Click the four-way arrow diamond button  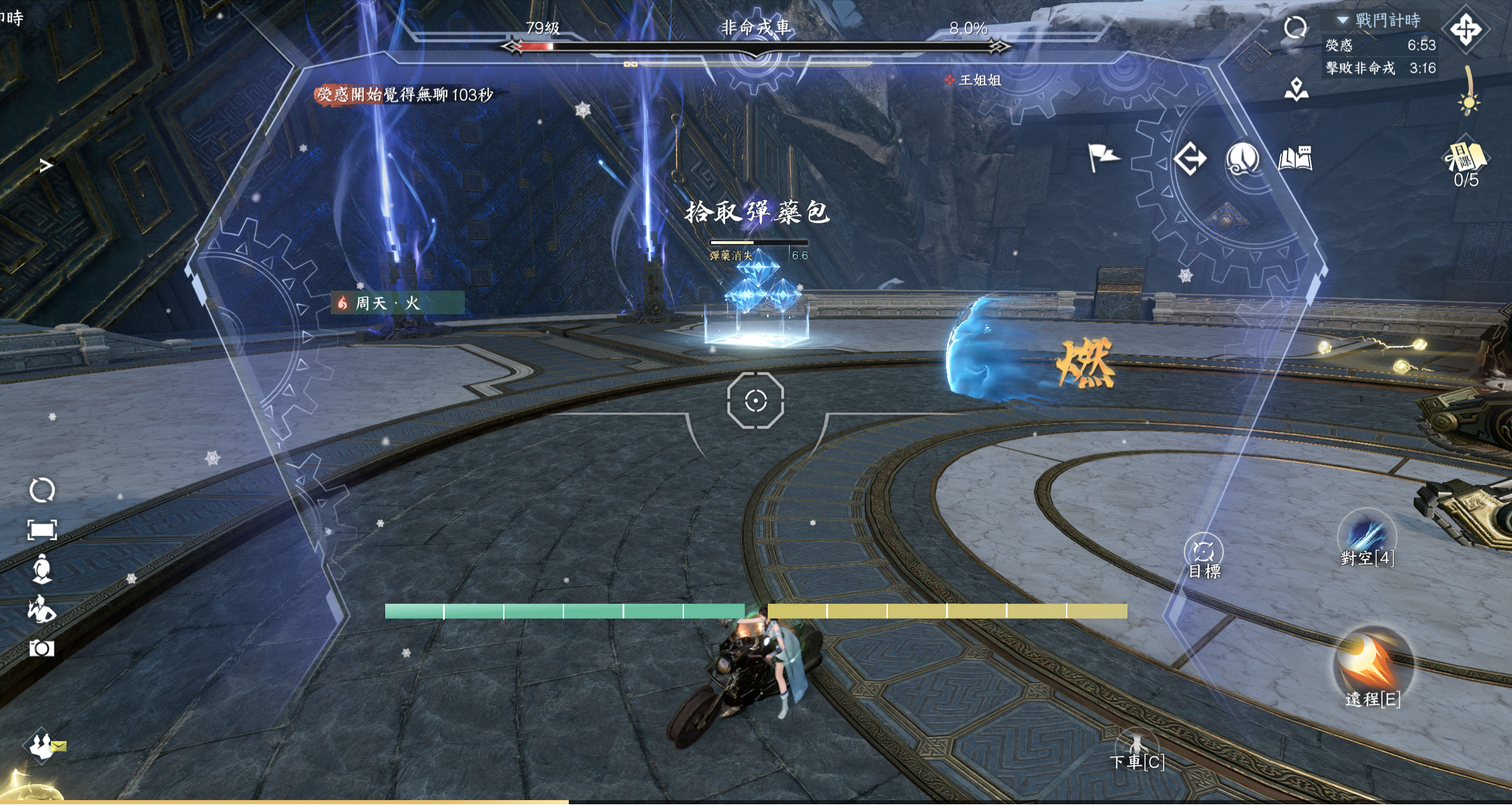pos(1466,29)
